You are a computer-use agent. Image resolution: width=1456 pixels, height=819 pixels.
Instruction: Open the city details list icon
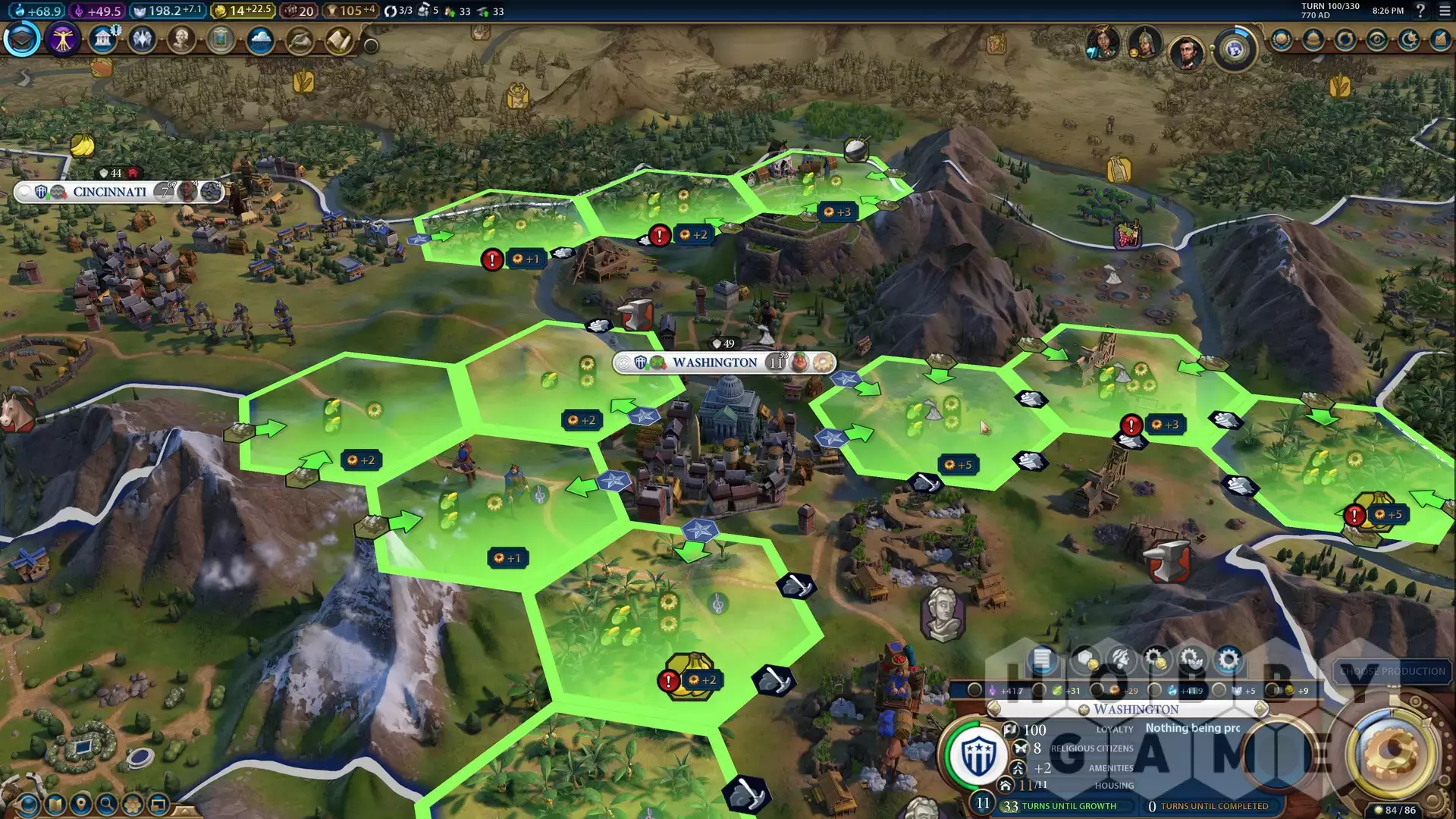(1043, 660)
